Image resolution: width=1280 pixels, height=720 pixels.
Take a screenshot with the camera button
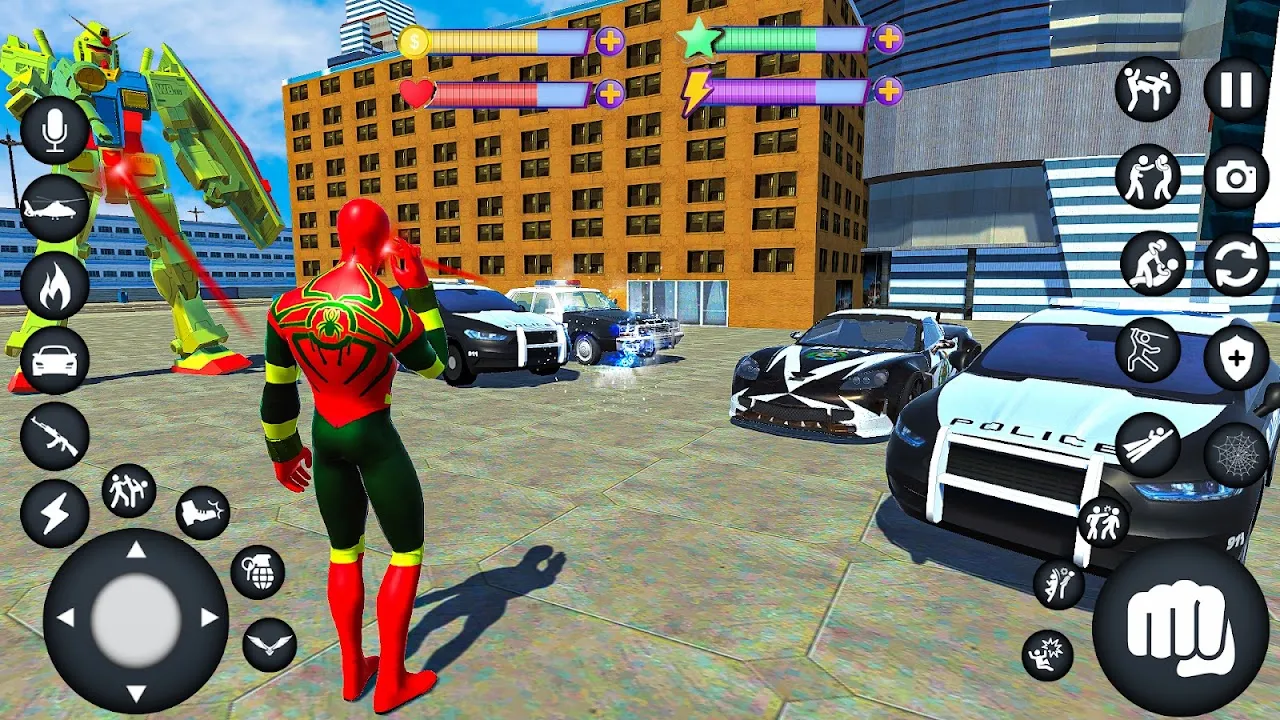1236,178
